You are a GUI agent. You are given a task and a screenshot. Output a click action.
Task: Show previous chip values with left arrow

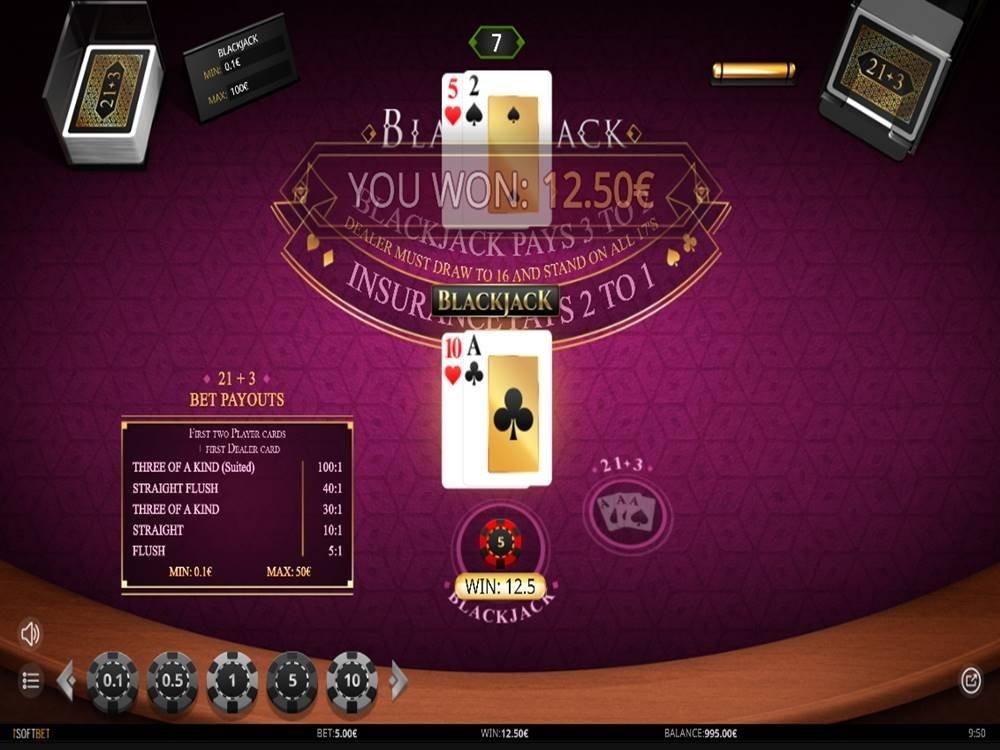pos(66,681)
